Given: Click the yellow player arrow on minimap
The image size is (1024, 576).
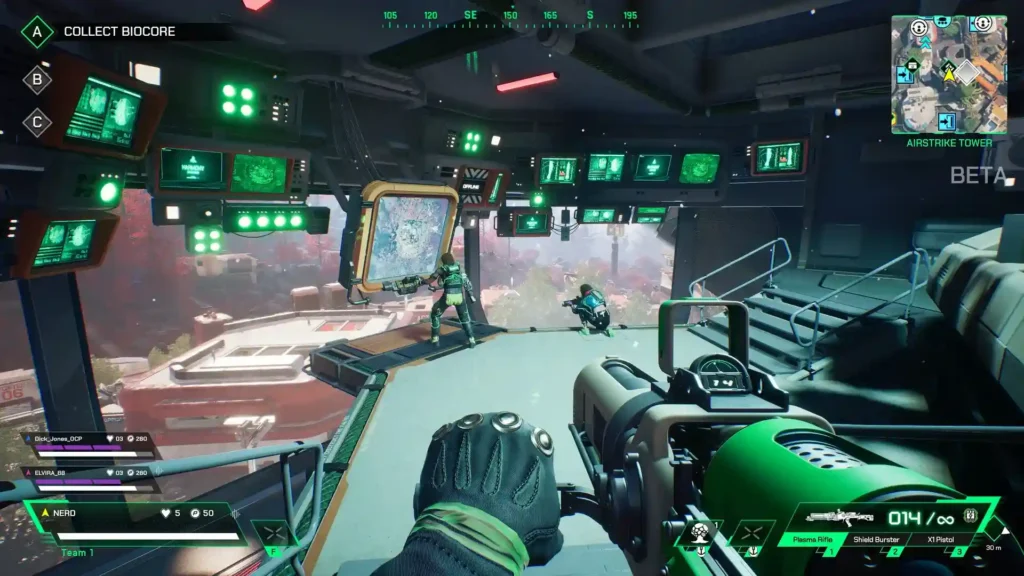Looking at the screenshot, I should [x=947, y=70].
